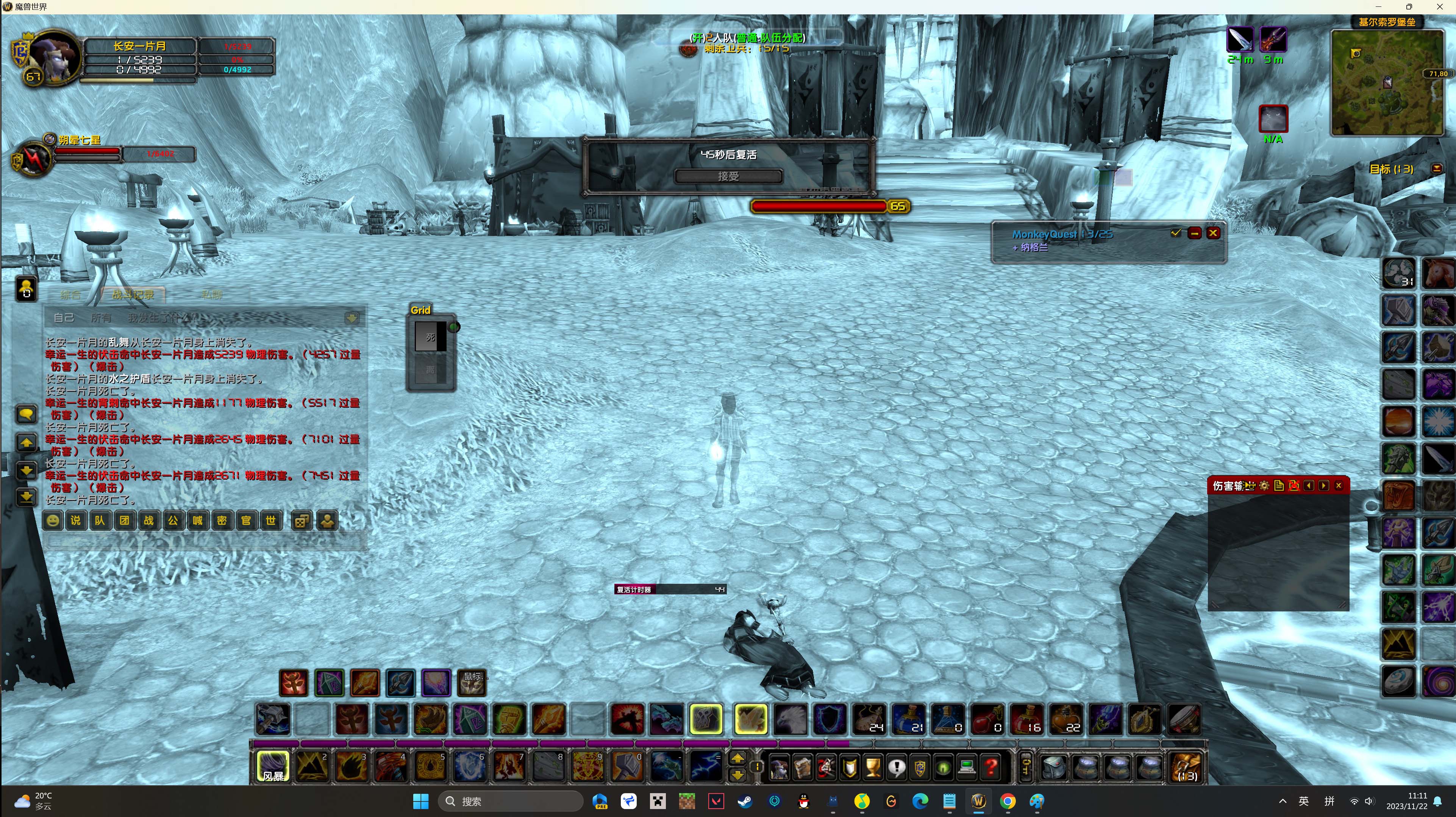Viewport: 1456px width, 817px height.
Task: Open the golden trophy achievements button
Action: (873, 767)
